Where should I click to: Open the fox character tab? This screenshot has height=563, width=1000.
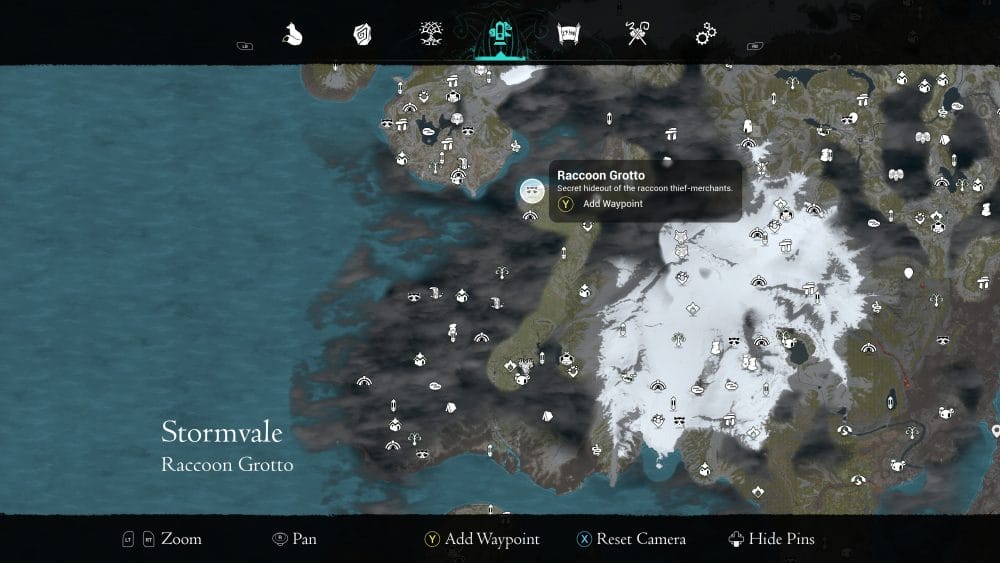[293, 36]
